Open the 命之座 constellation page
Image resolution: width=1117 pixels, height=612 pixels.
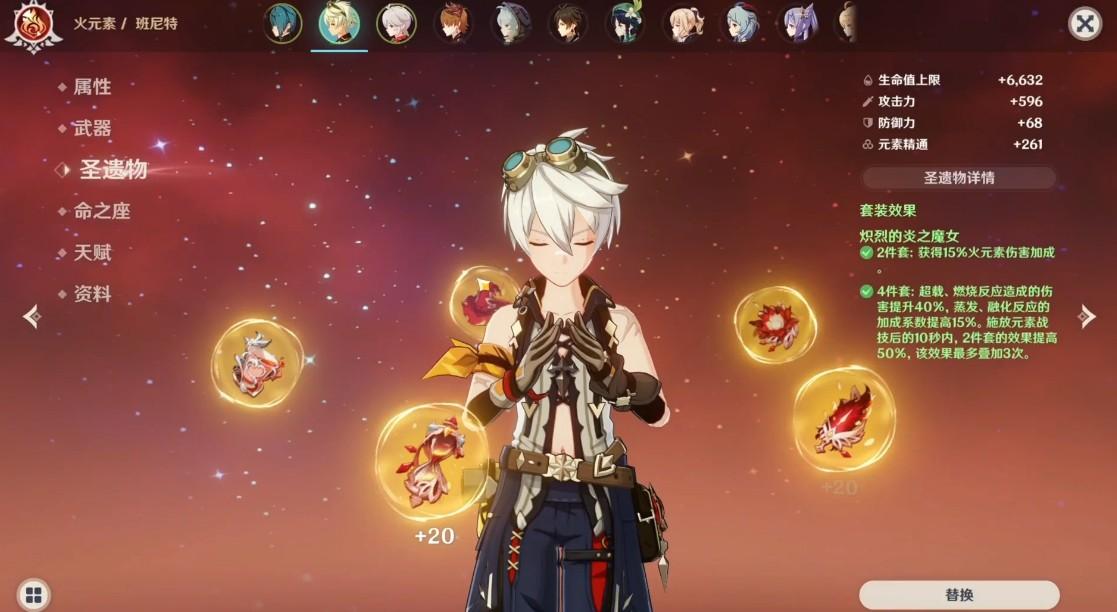tap(102, 211)
